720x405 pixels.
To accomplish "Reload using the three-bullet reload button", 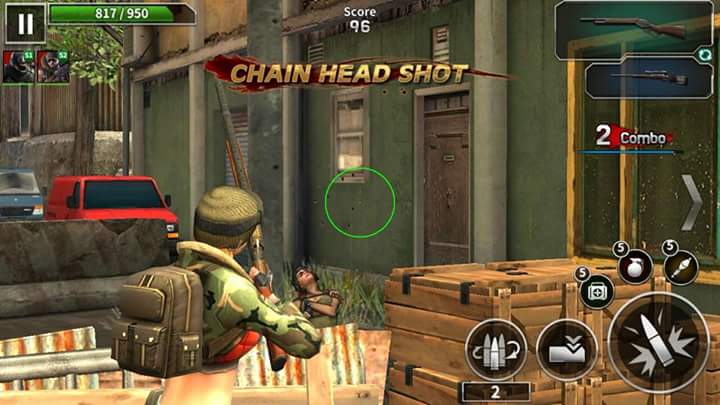I will click(x=495, y=349).
